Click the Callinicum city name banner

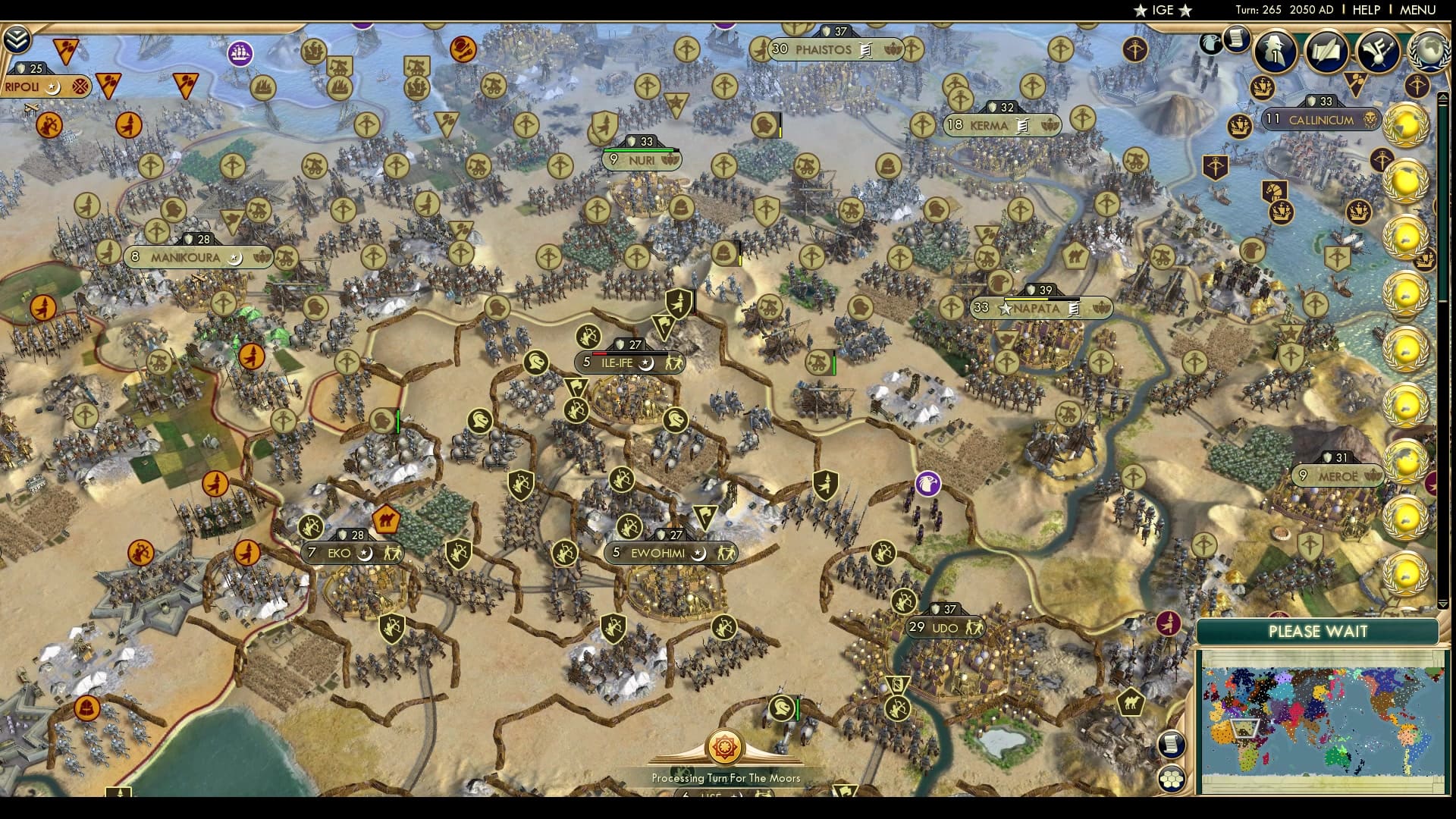[1321, 120]
